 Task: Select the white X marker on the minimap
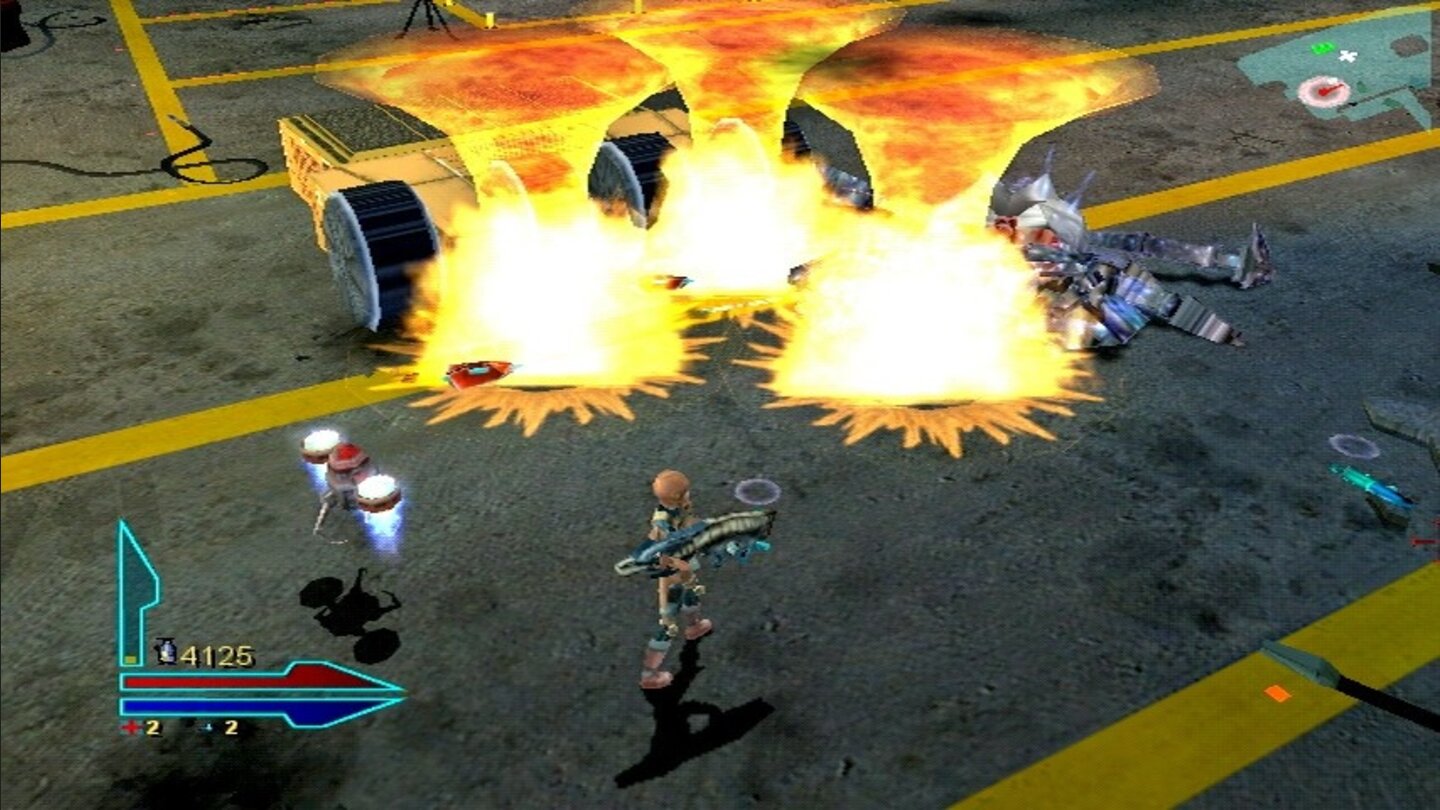point(1347,56)
